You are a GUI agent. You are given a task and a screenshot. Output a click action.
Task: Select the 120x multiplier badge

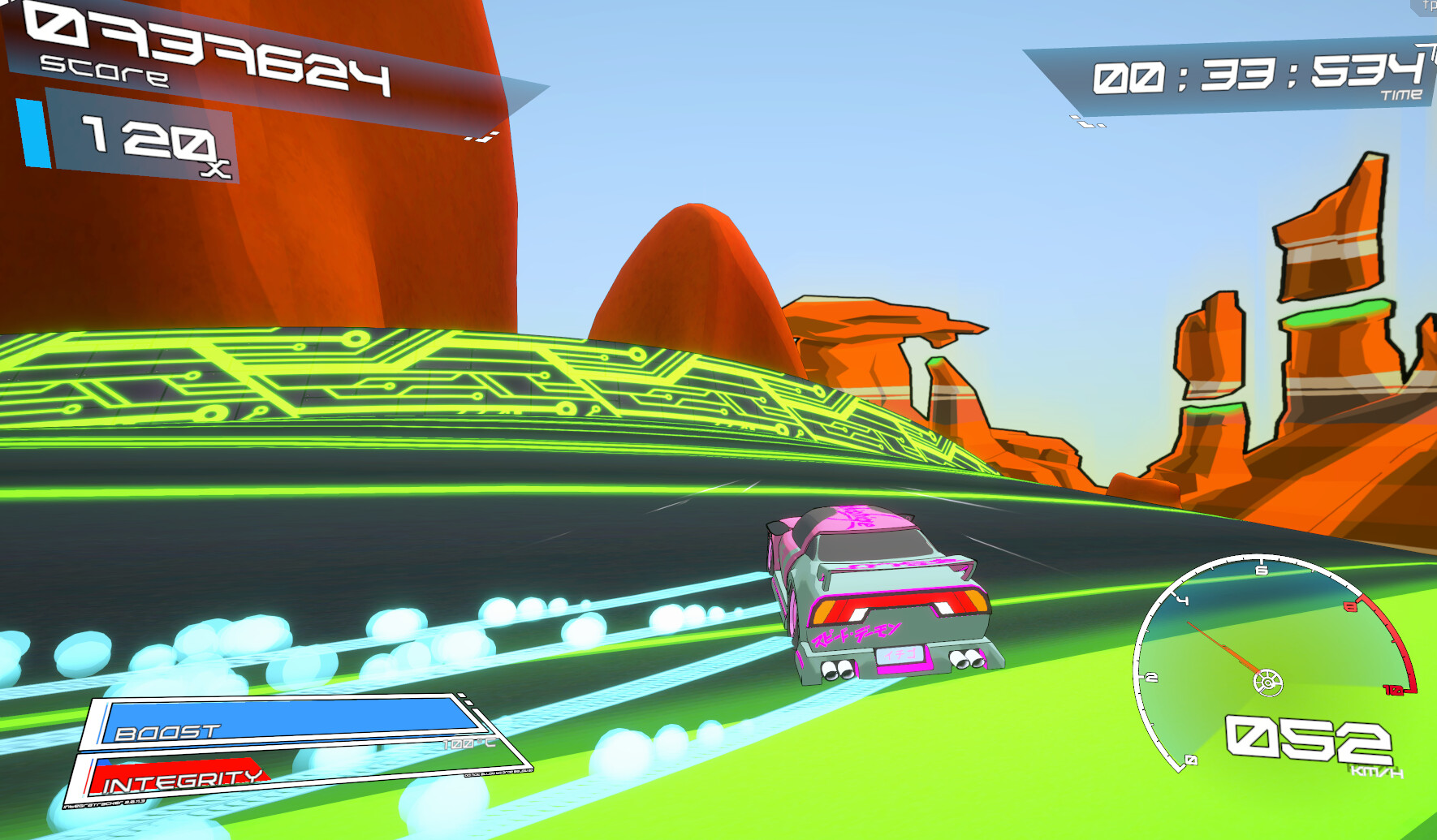[x=142, y=142]
